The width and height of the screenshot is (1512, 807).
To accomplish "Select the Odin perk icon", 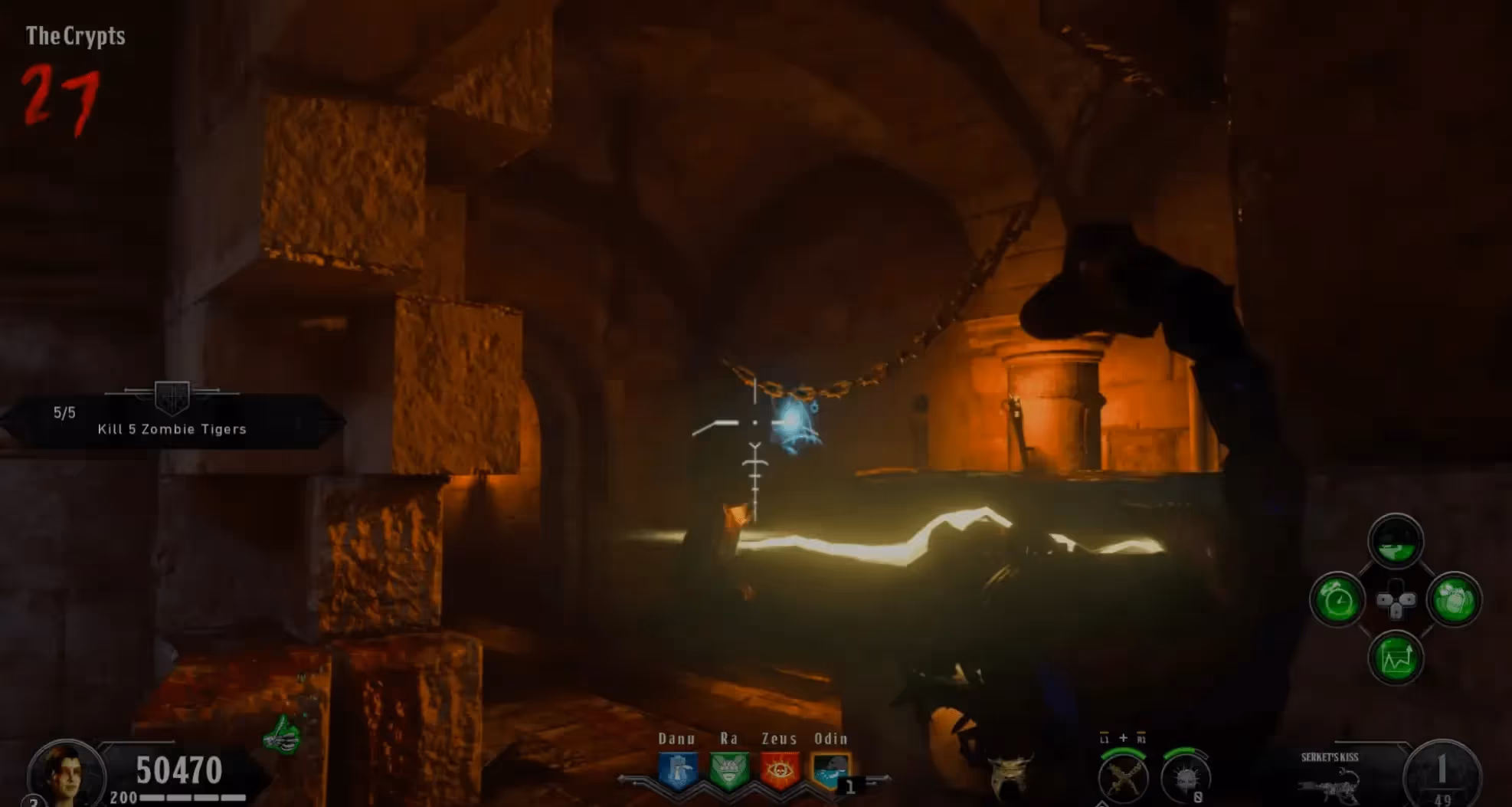I will pos(830,769).
